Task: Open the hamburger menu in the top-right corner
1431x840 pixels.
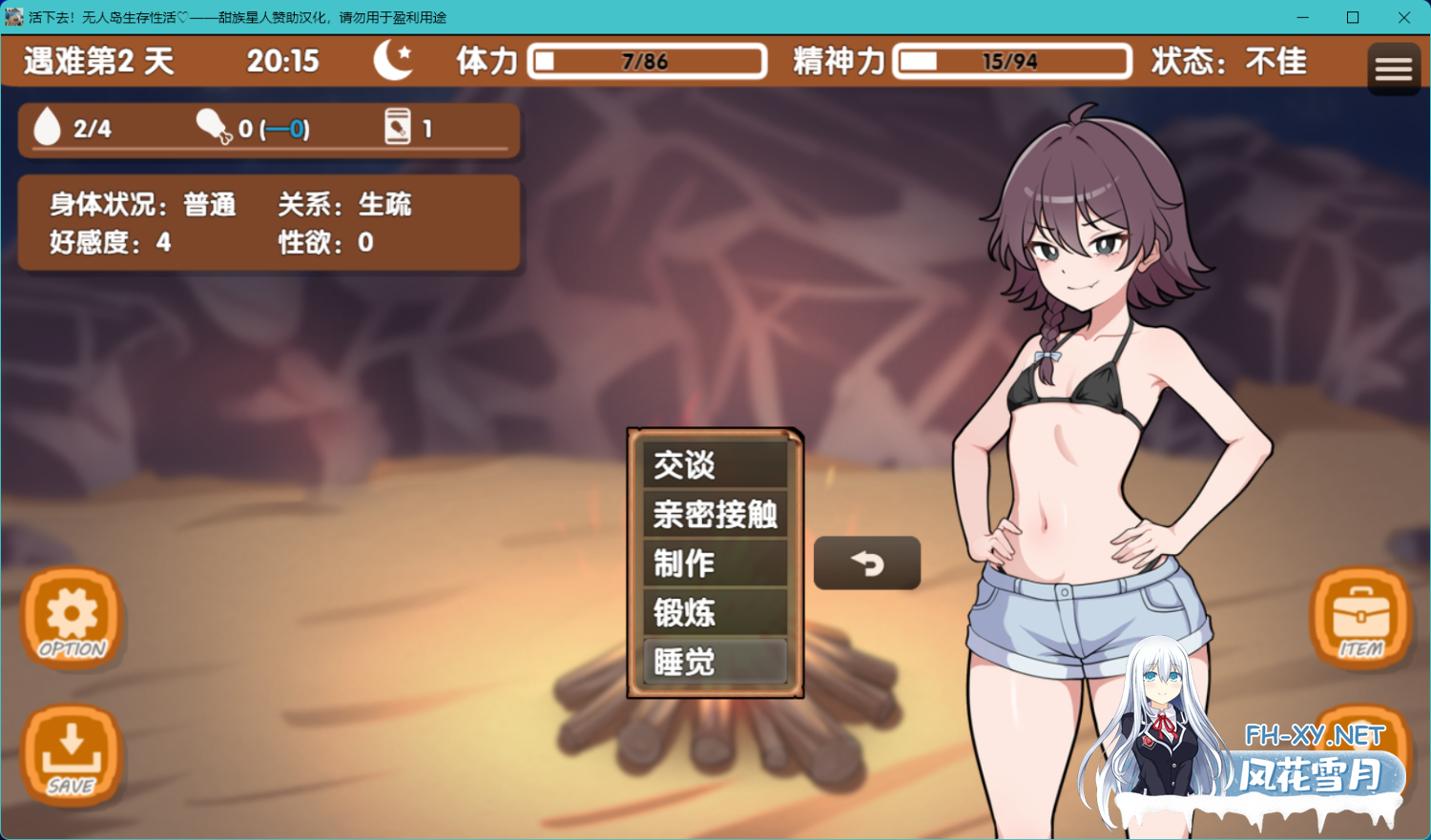Action: point(1394,68)
